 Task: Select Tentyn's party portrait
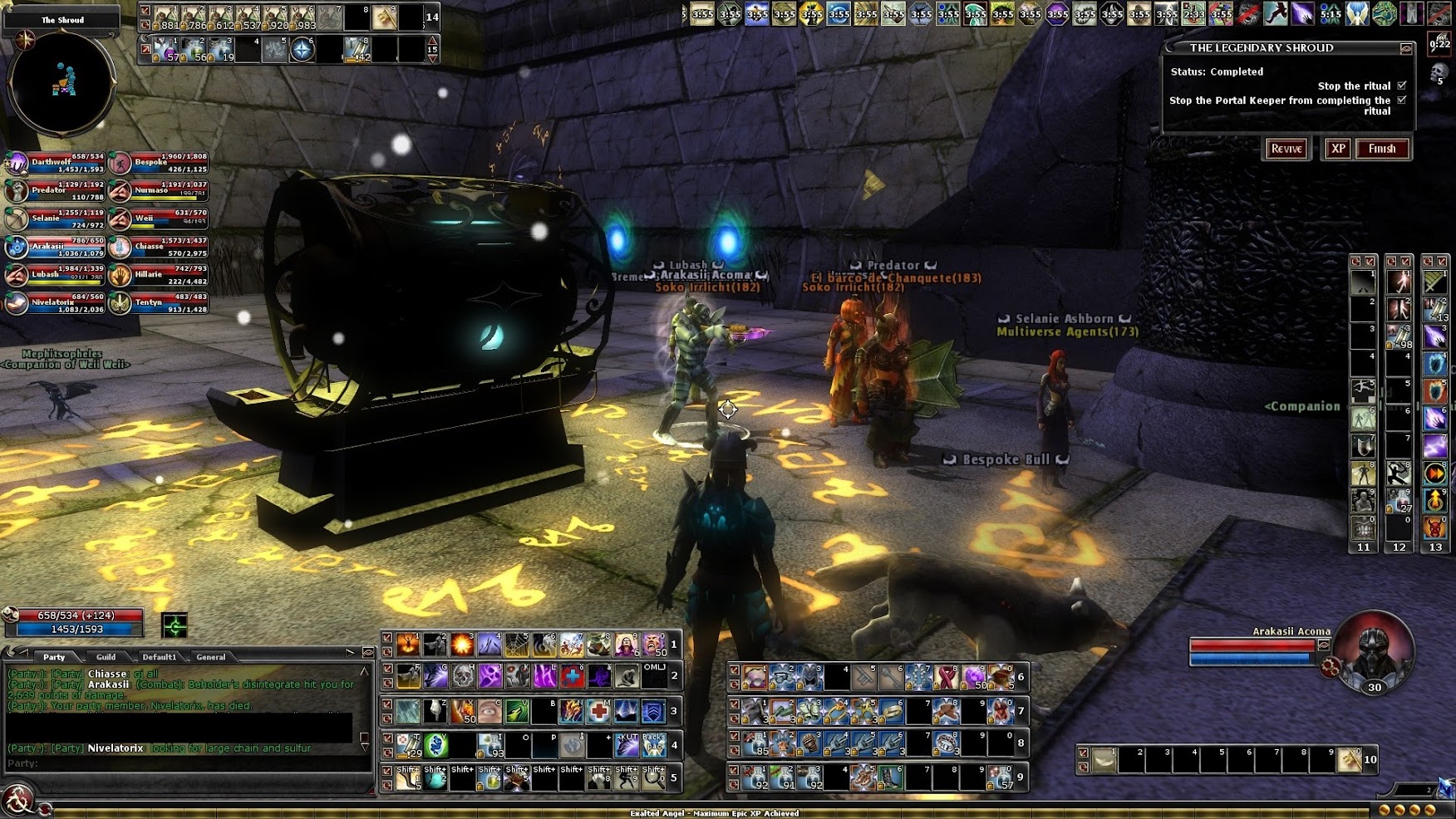pos(121,303)
